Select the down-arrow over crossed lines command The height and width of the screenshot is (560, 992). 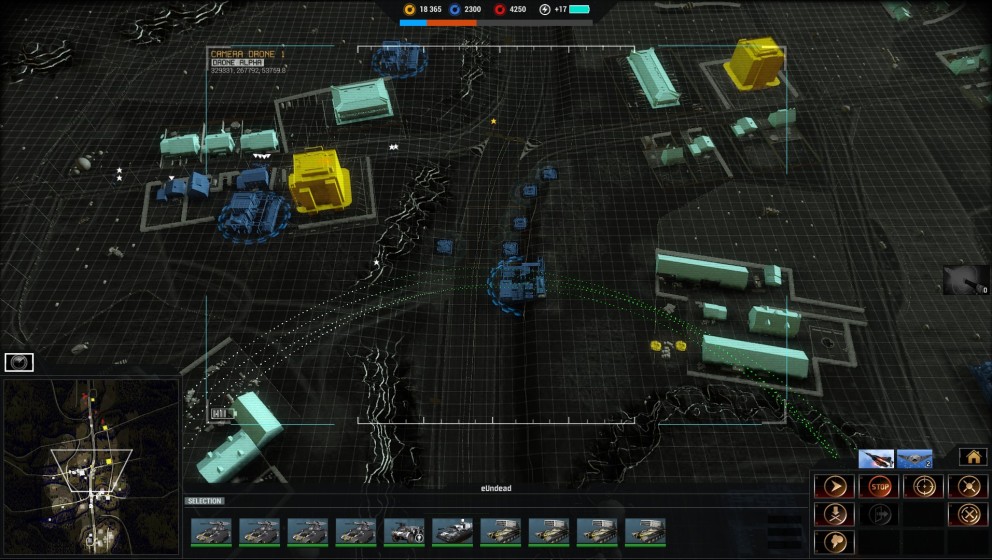[833, 515]
